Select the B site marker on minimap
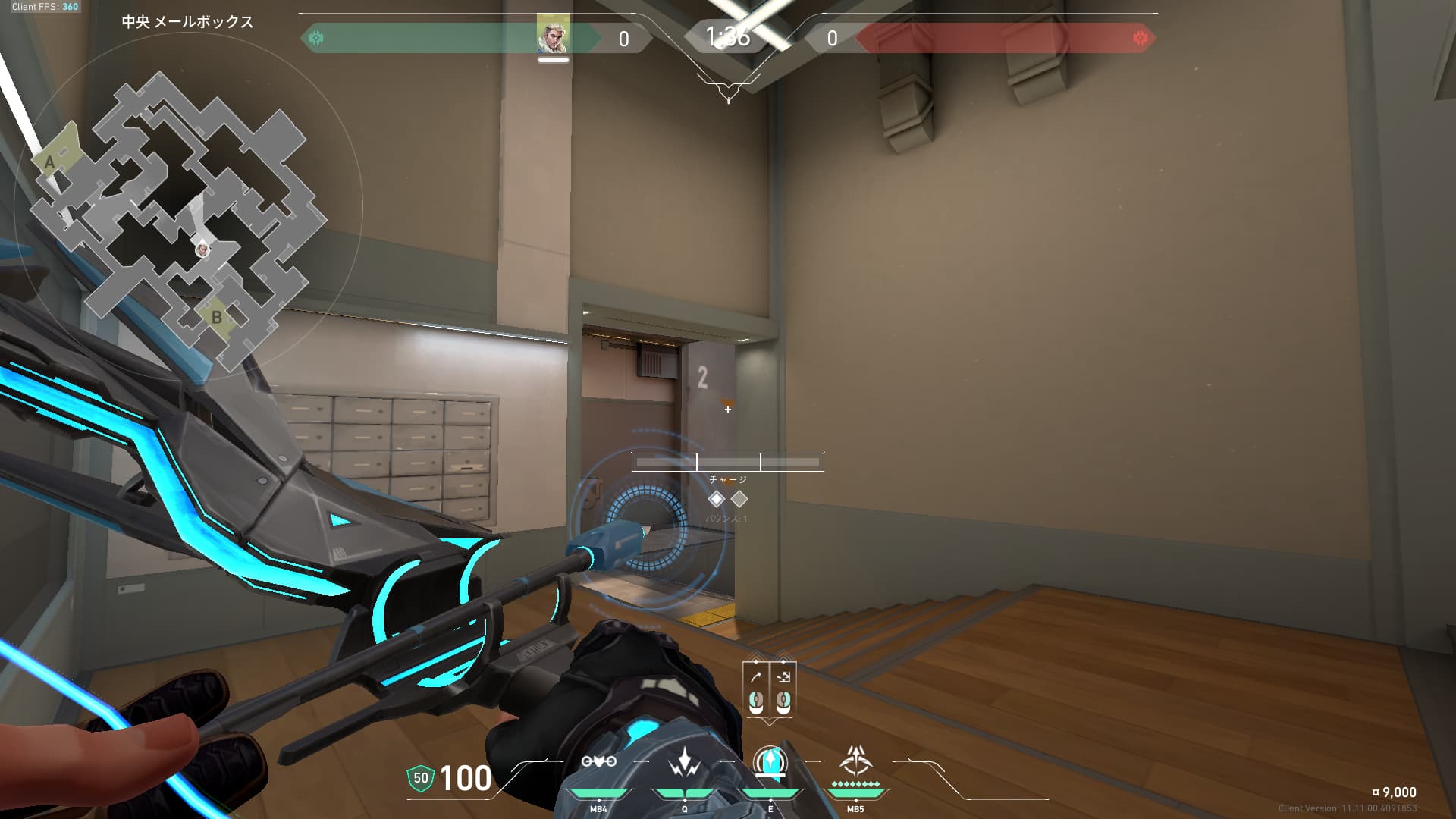1456x819 pixels. (217, 317)
